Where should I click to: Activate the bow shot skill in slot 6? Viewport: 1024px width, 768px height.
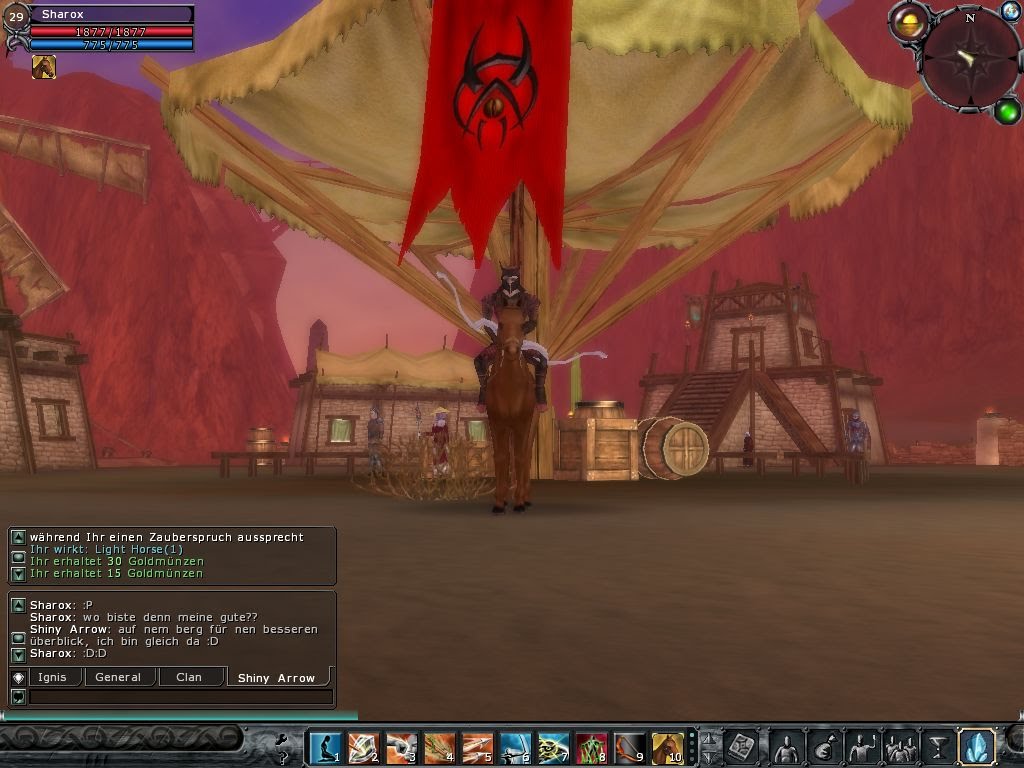pyautogui.click(x=515, y=747)
